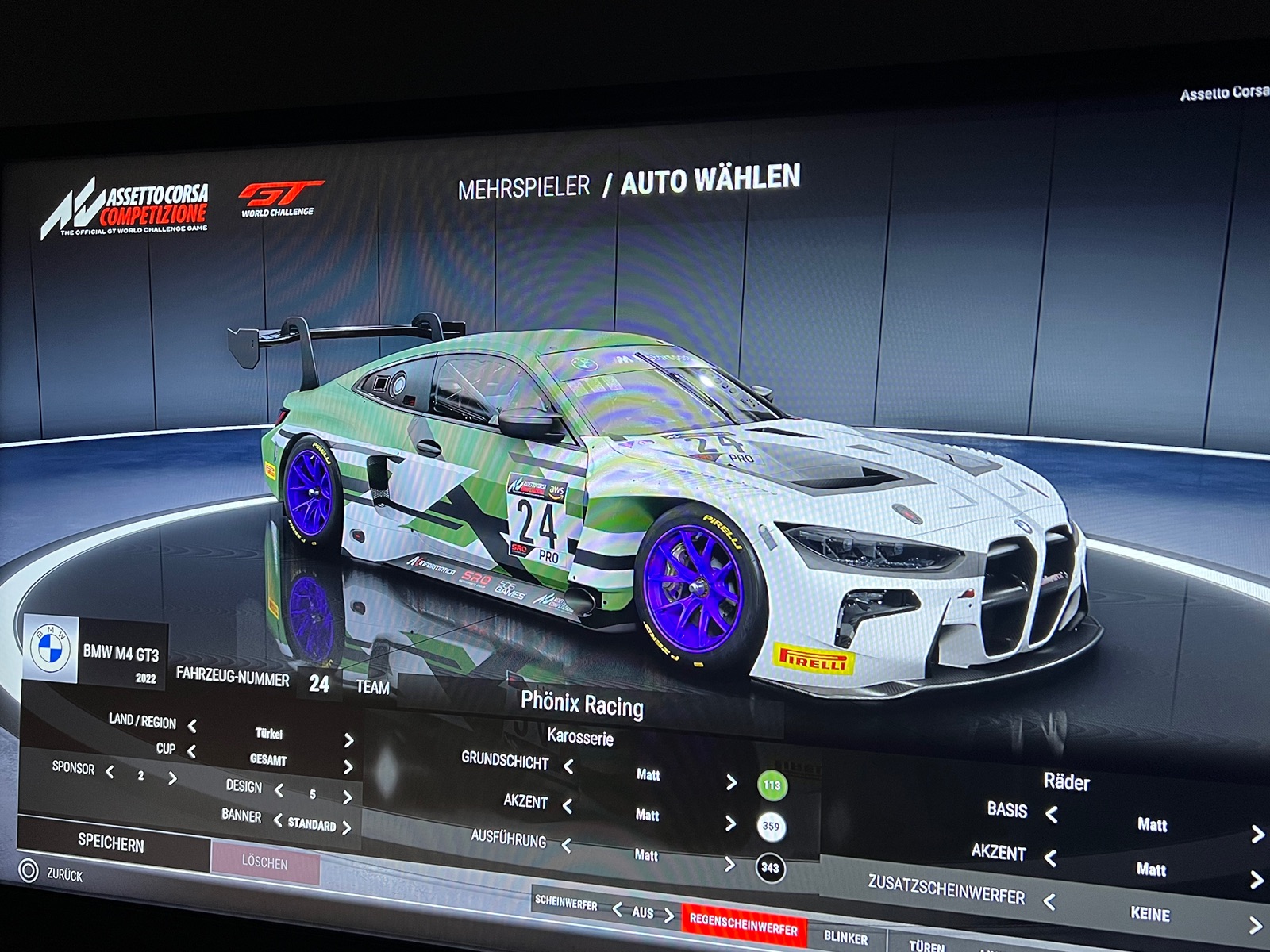Select next Land/Region after Türkei

pyautogui.click(x=348, y=740)
